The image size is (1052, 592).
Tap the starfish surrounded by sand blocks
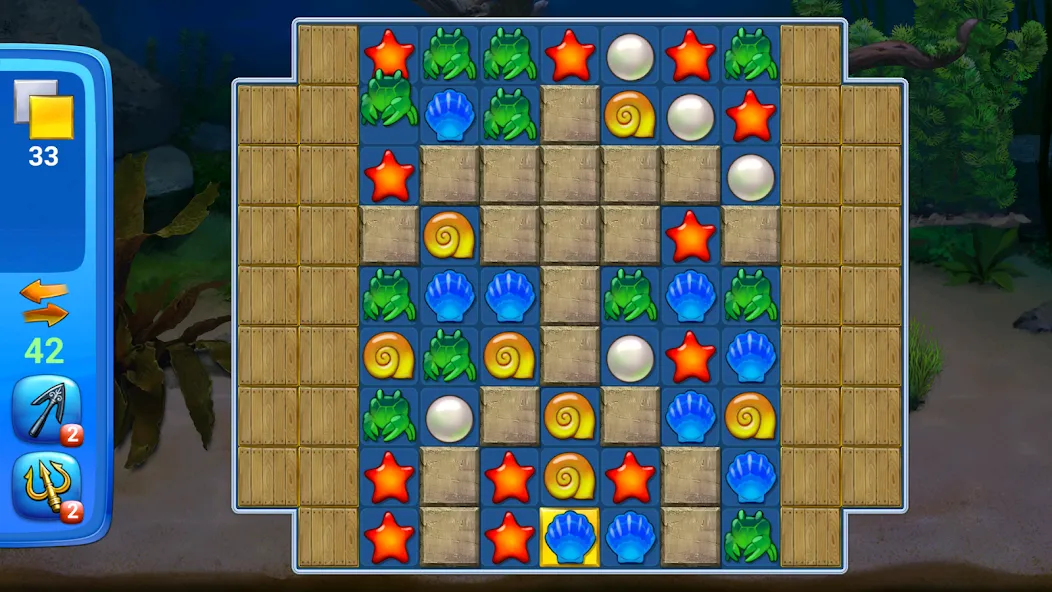tap(690, 236)
